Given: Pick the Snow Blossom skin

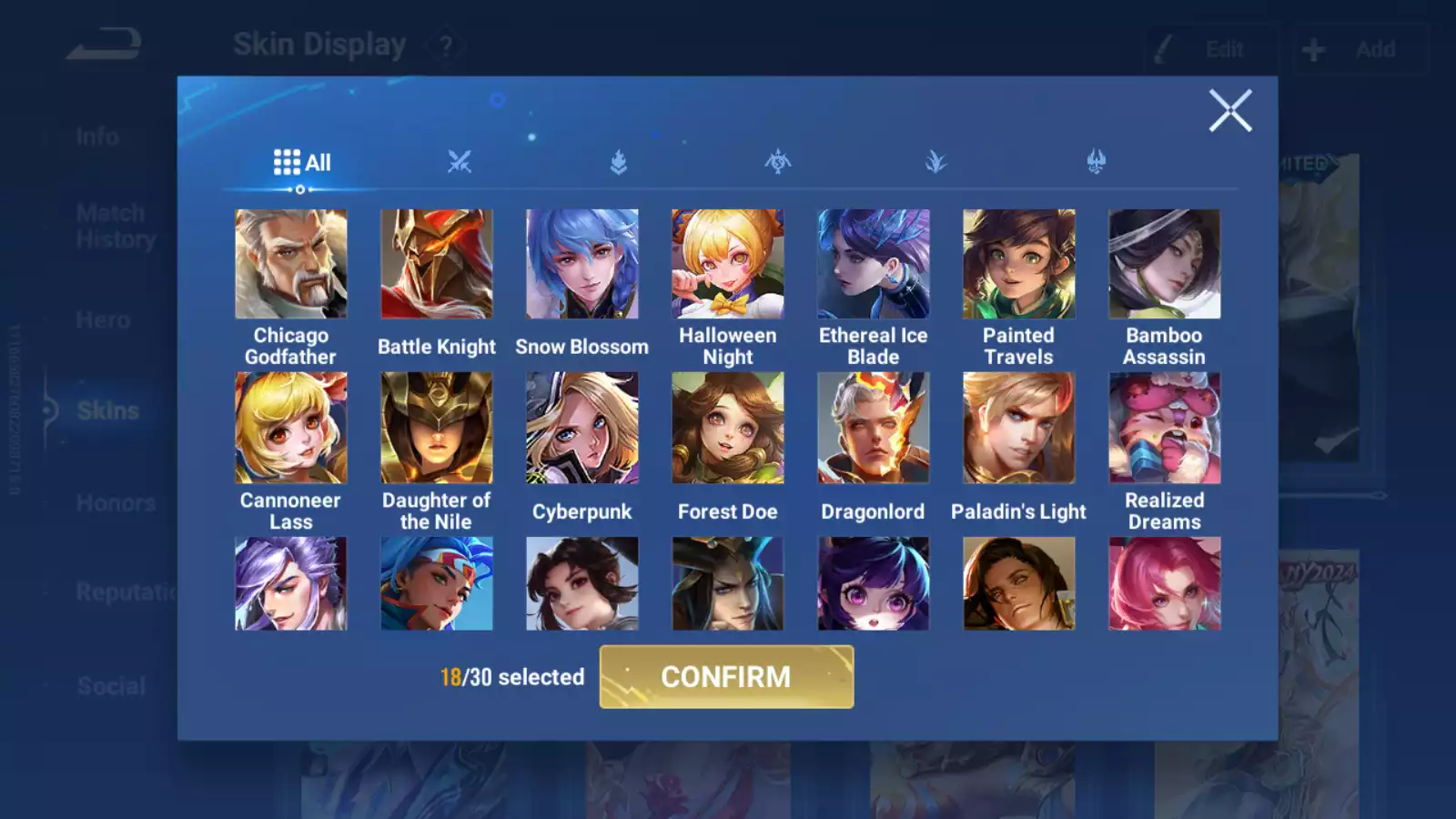Looking at the screenshot, I should [x=582, y=264].
